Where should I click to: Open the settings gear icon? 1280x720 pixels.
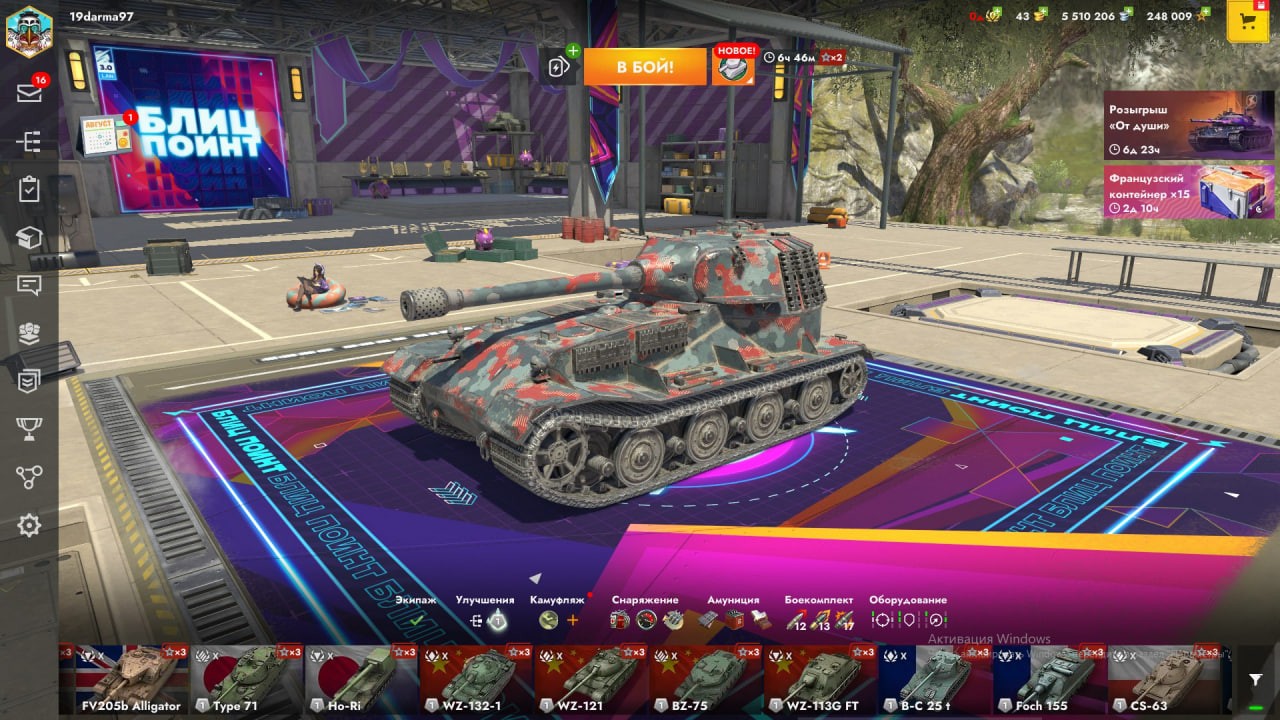(x=29, y=525)
